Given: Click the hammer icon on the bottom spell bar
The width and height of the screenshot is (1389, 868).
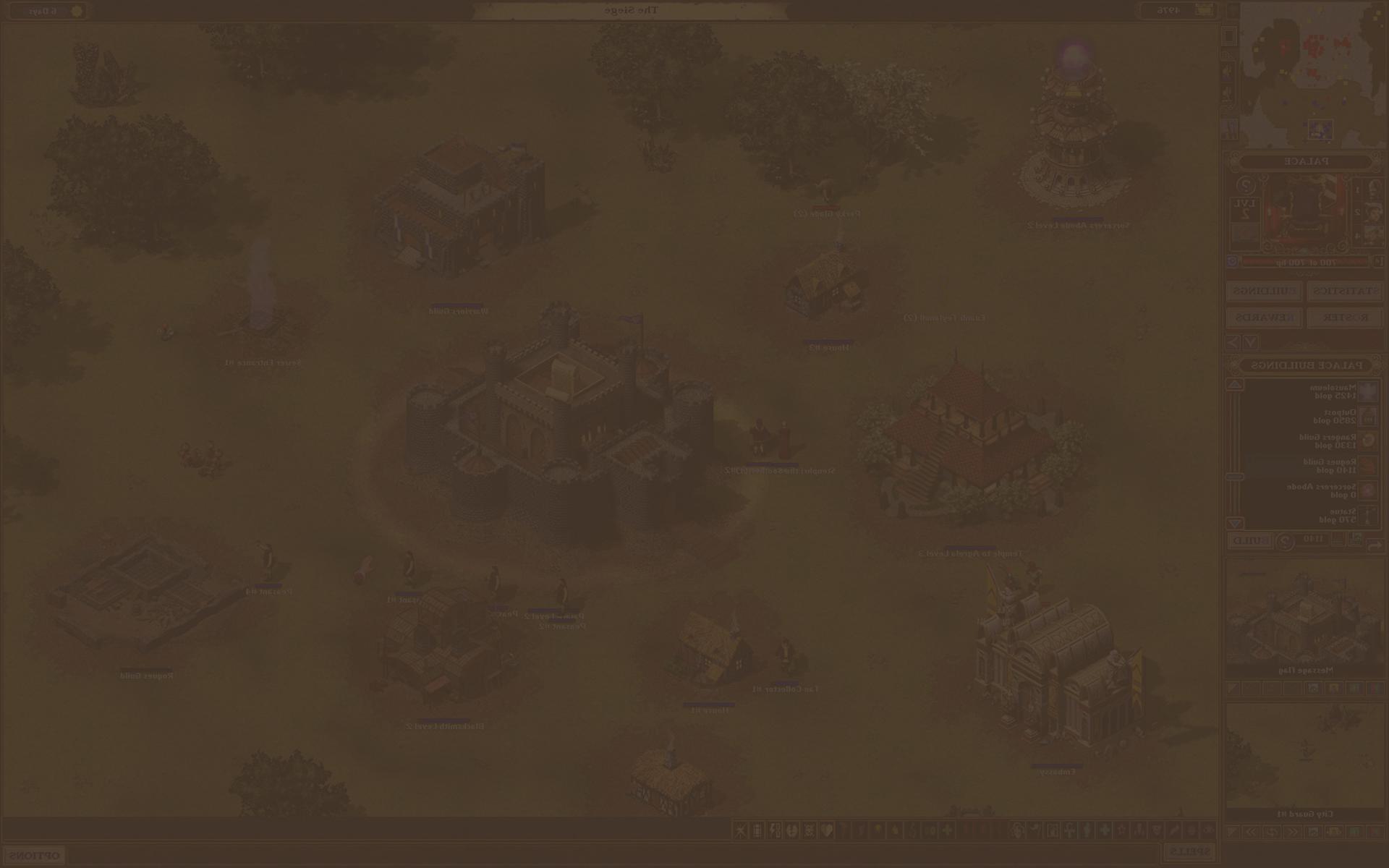Looking at the screenshot, I should [740, 830].
